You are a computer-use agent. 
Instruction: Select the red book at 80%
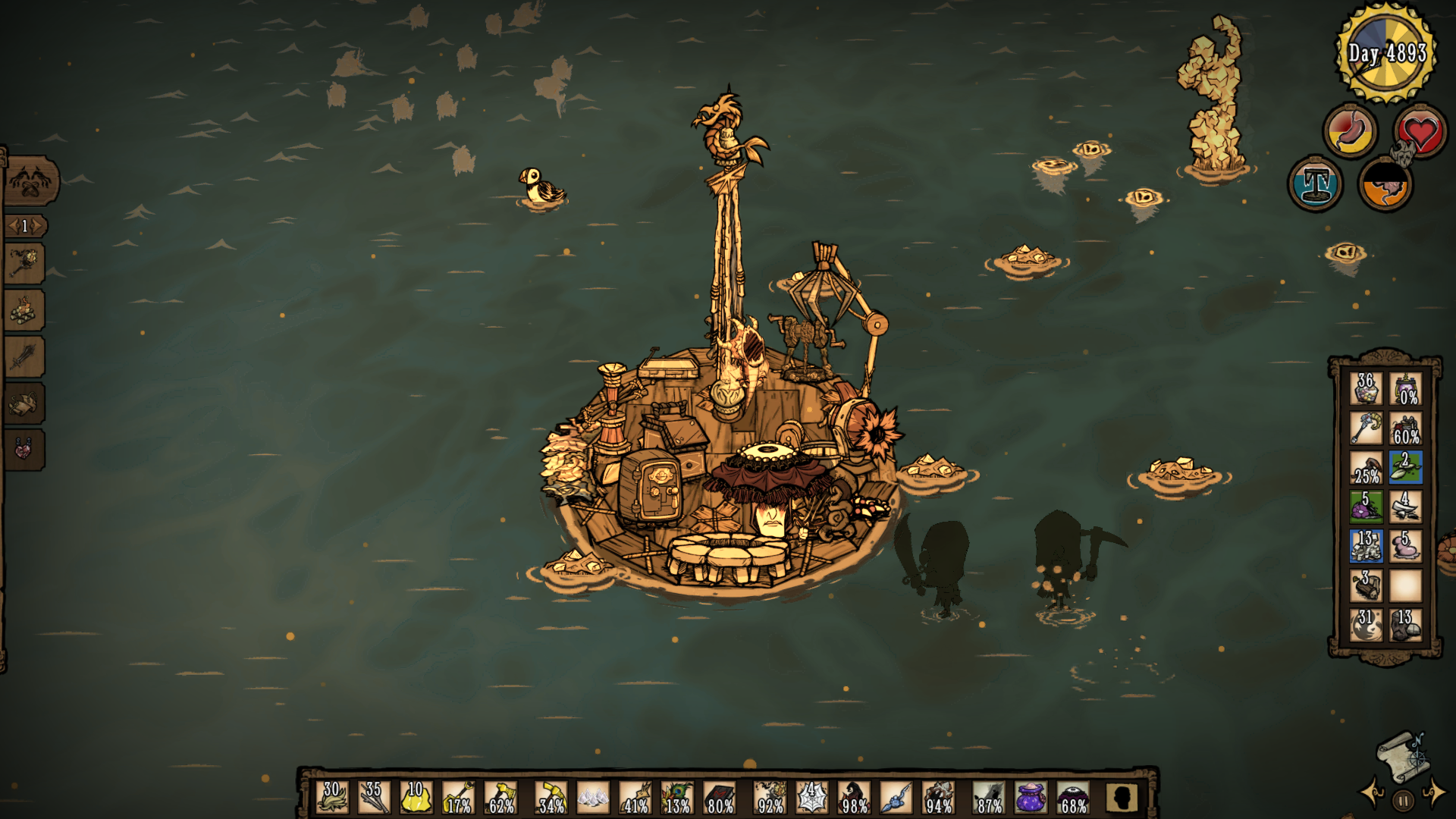click(720, 797)
